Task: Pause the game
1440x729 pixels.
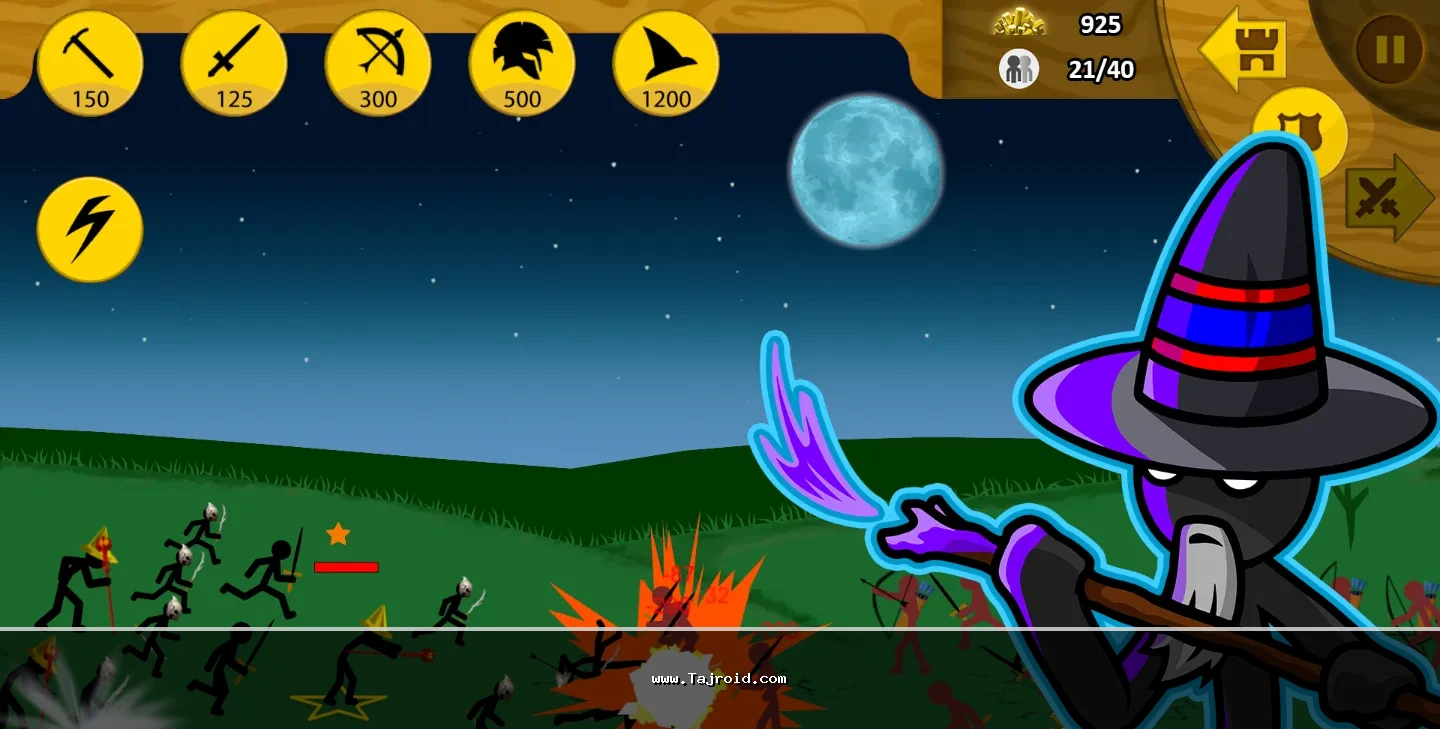Action: (x=1389, y=49)
